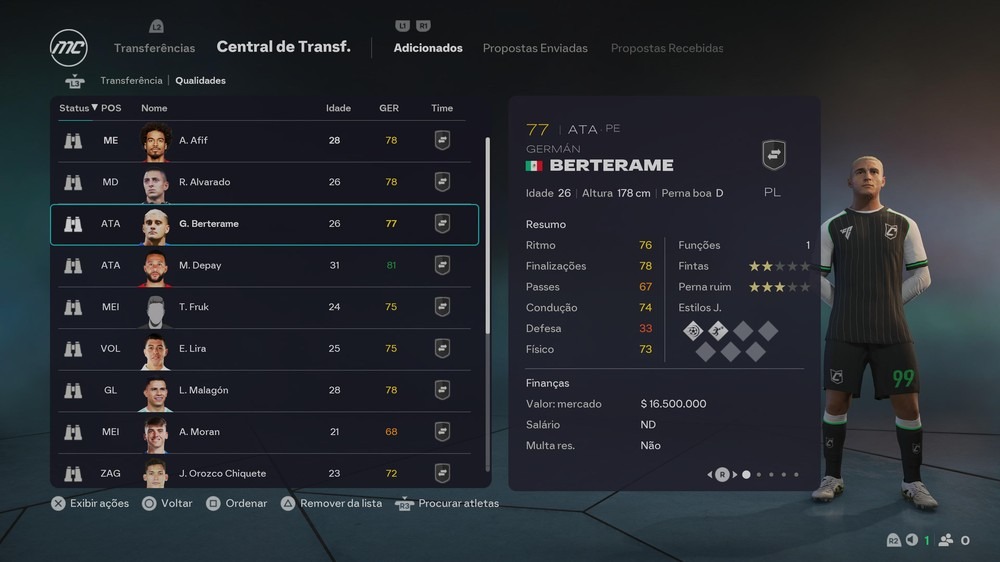Sort list by Status column header
The width and height of the screenshot is (1000, 562).
[x=78, y=108]
